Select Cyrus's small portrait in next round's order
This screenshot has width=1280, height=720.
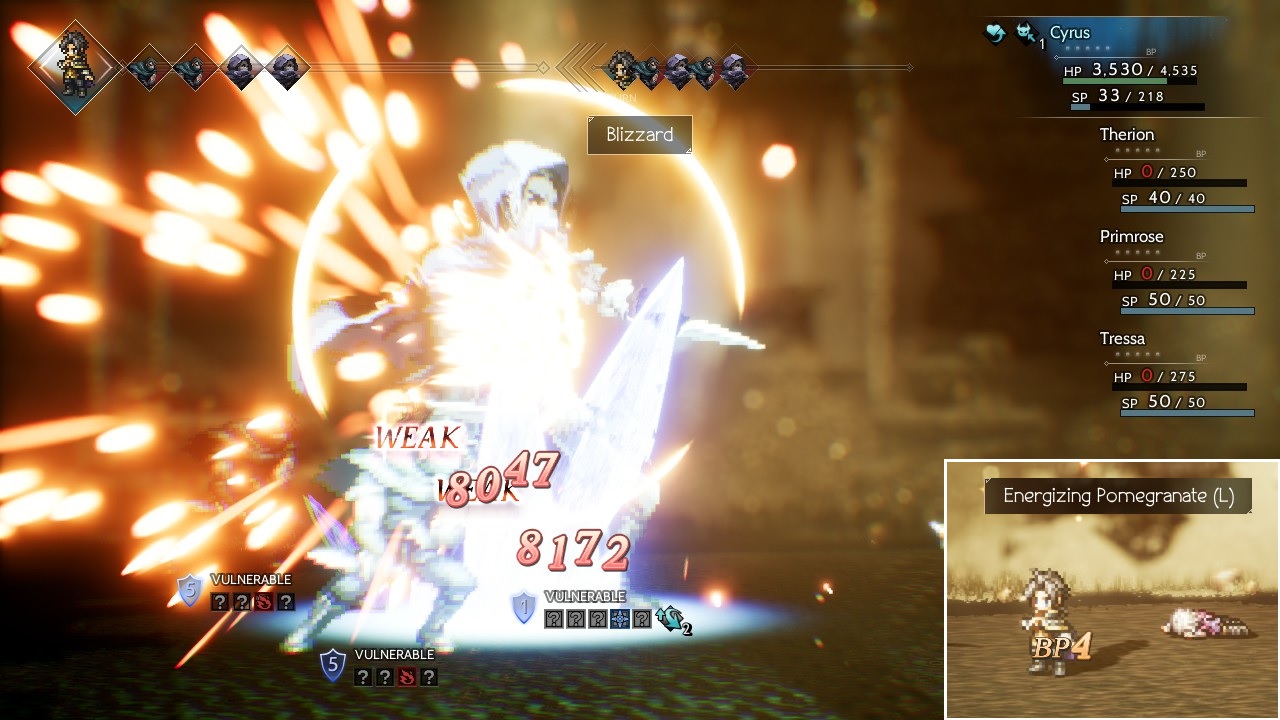(621, 68)
